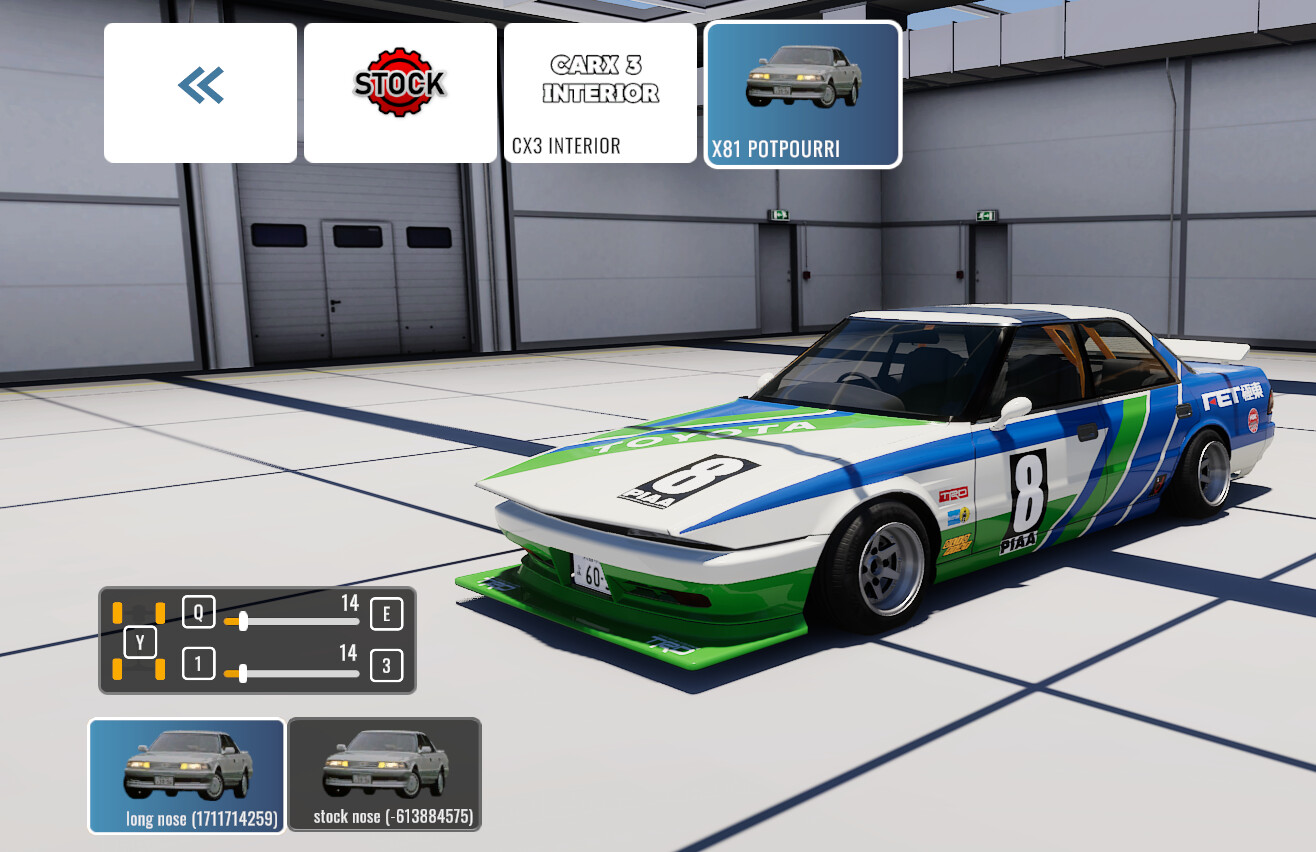Go back with the double-arrow button
This screenshot has width=1316, height=852.
point(200,92)
